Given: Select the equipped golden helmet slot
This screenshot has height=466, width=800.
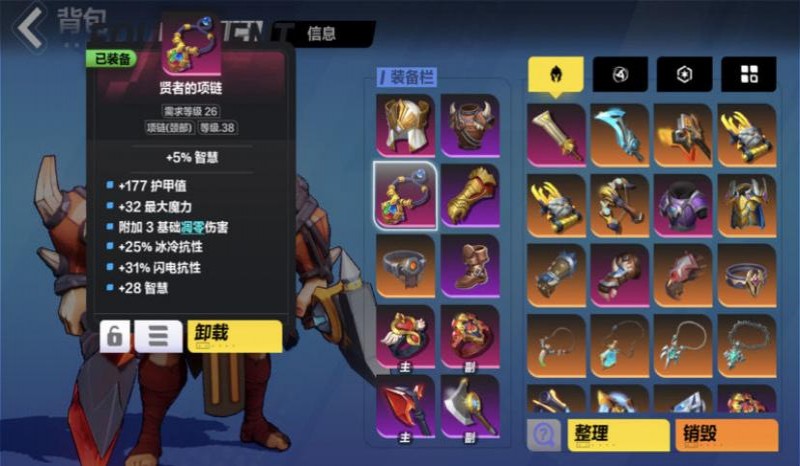Looking at the screenshot, I should 404,124.
